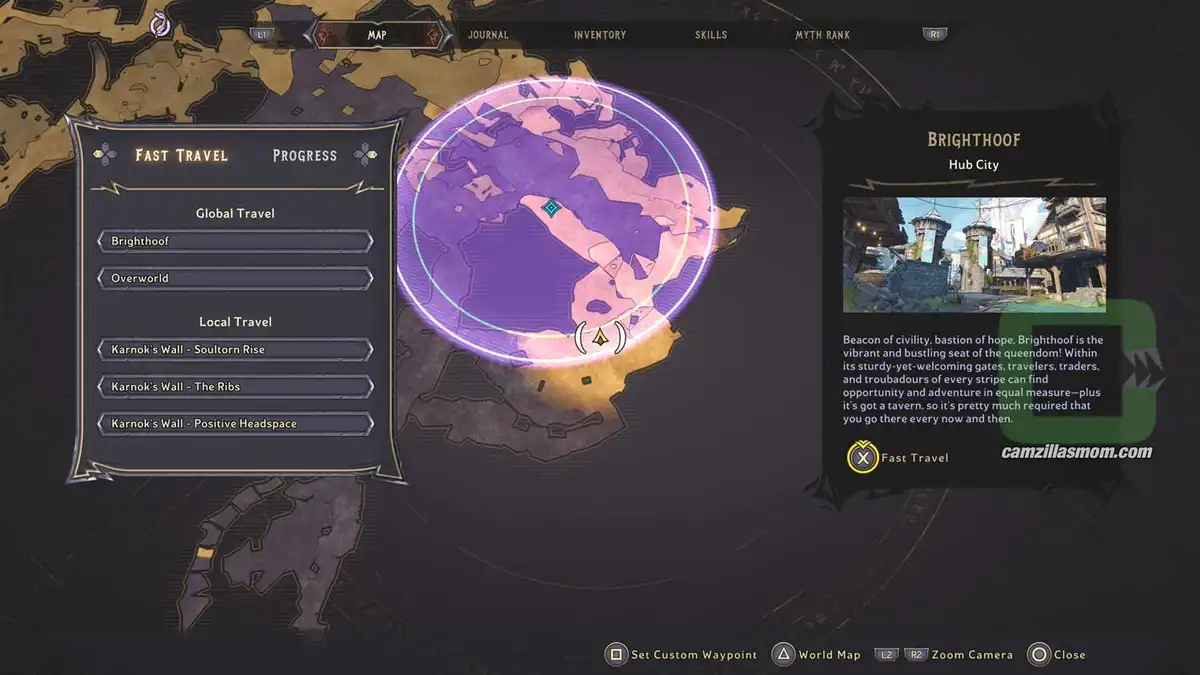
Task: Click the teal fast travel map marker
Action: point(550,207)
